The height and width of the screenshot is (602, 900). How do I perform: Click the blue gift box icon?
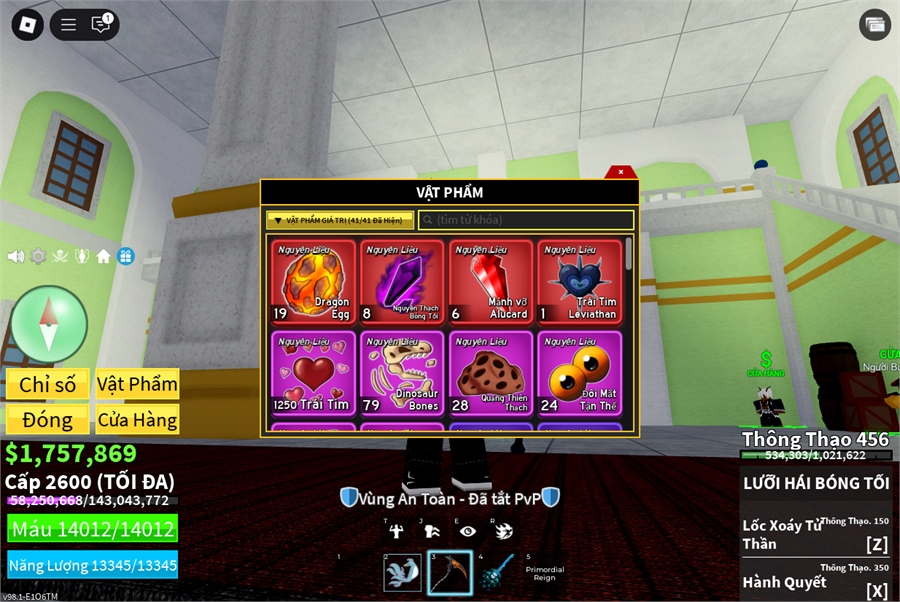[125, 256]
